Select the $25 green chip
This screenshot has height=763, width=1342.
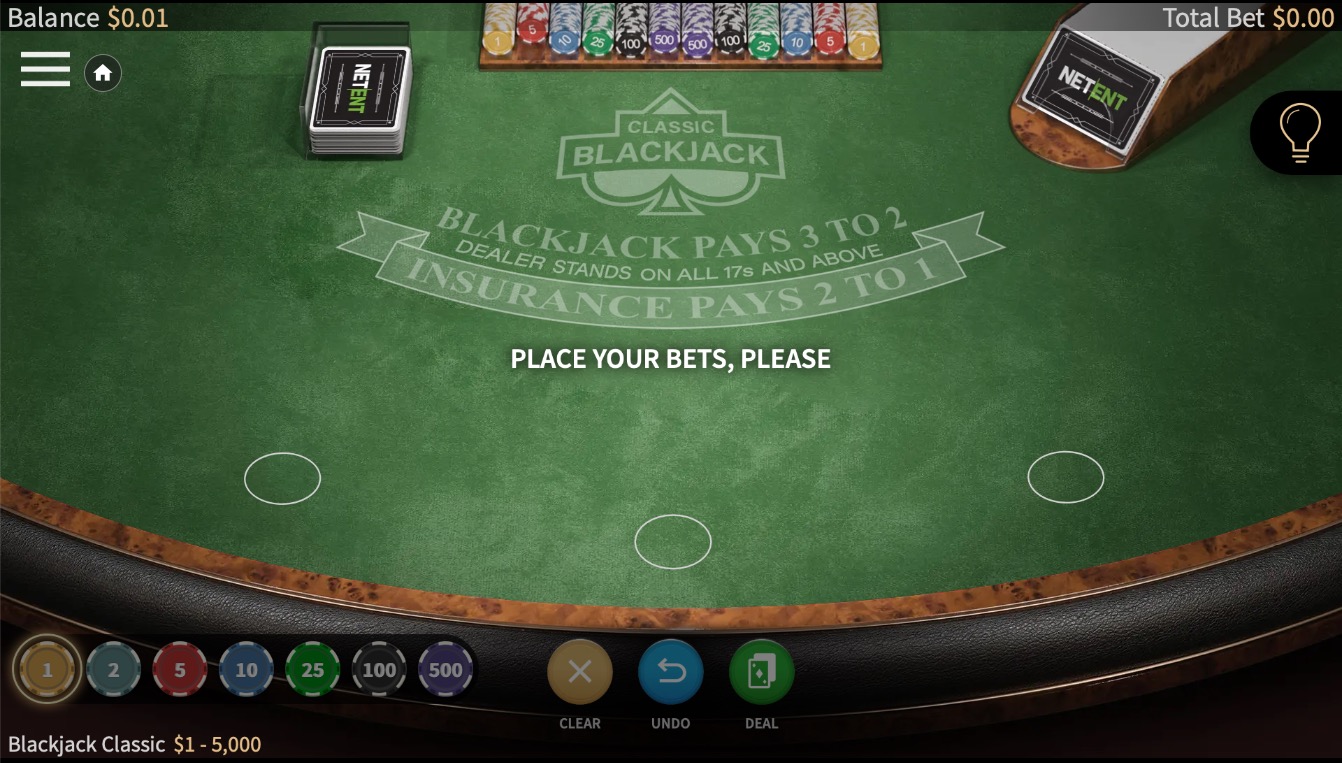point(313,668)
